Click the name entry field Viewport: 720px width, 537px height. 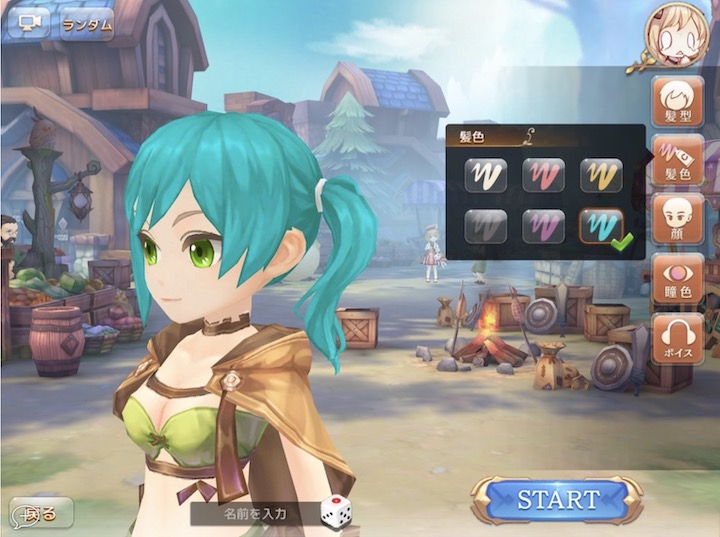pos(254,514)
